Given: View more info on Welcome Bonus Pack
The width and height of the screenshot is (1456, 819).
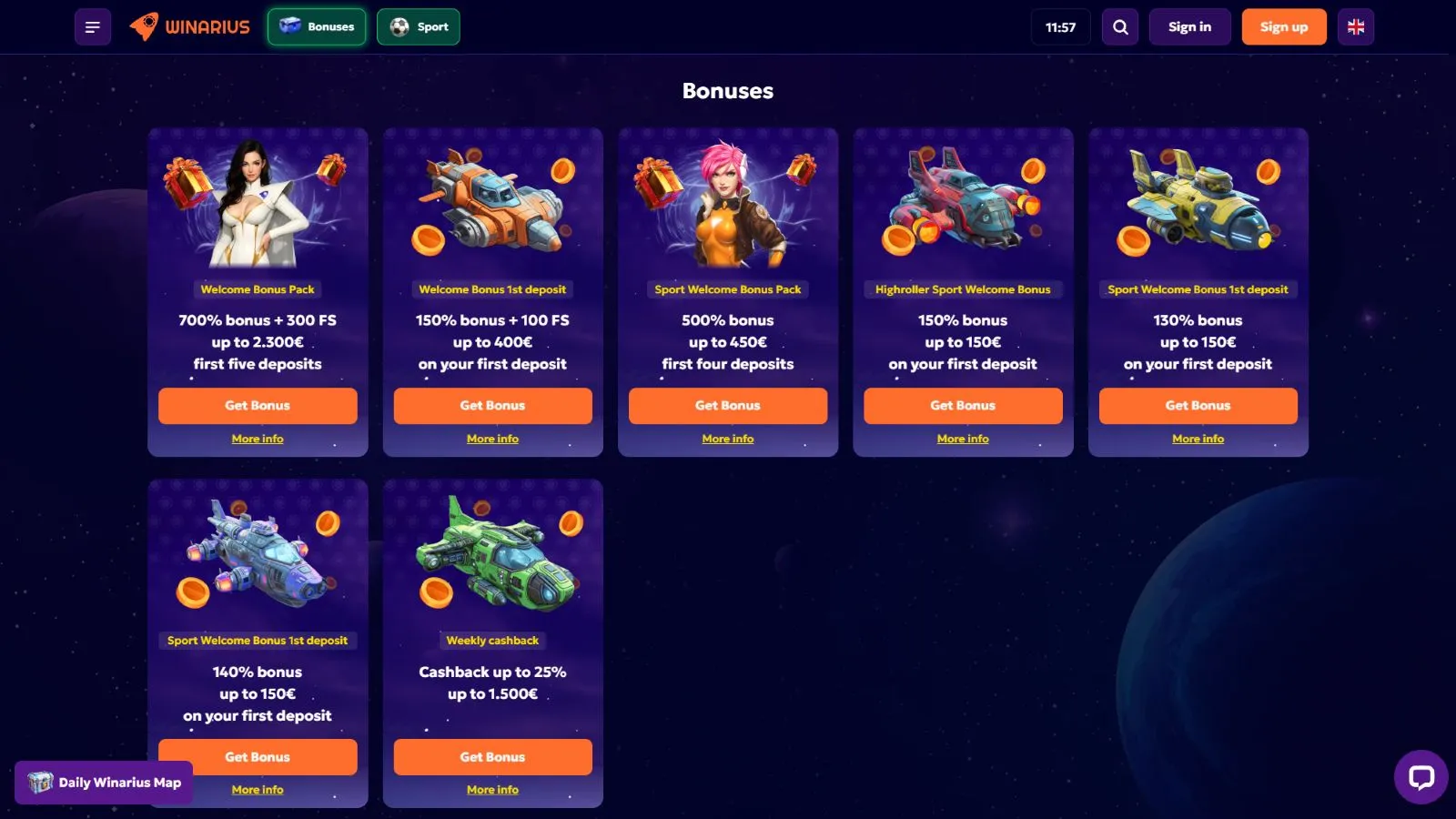Looking at the screenshot, I should [x=258, y=439].
